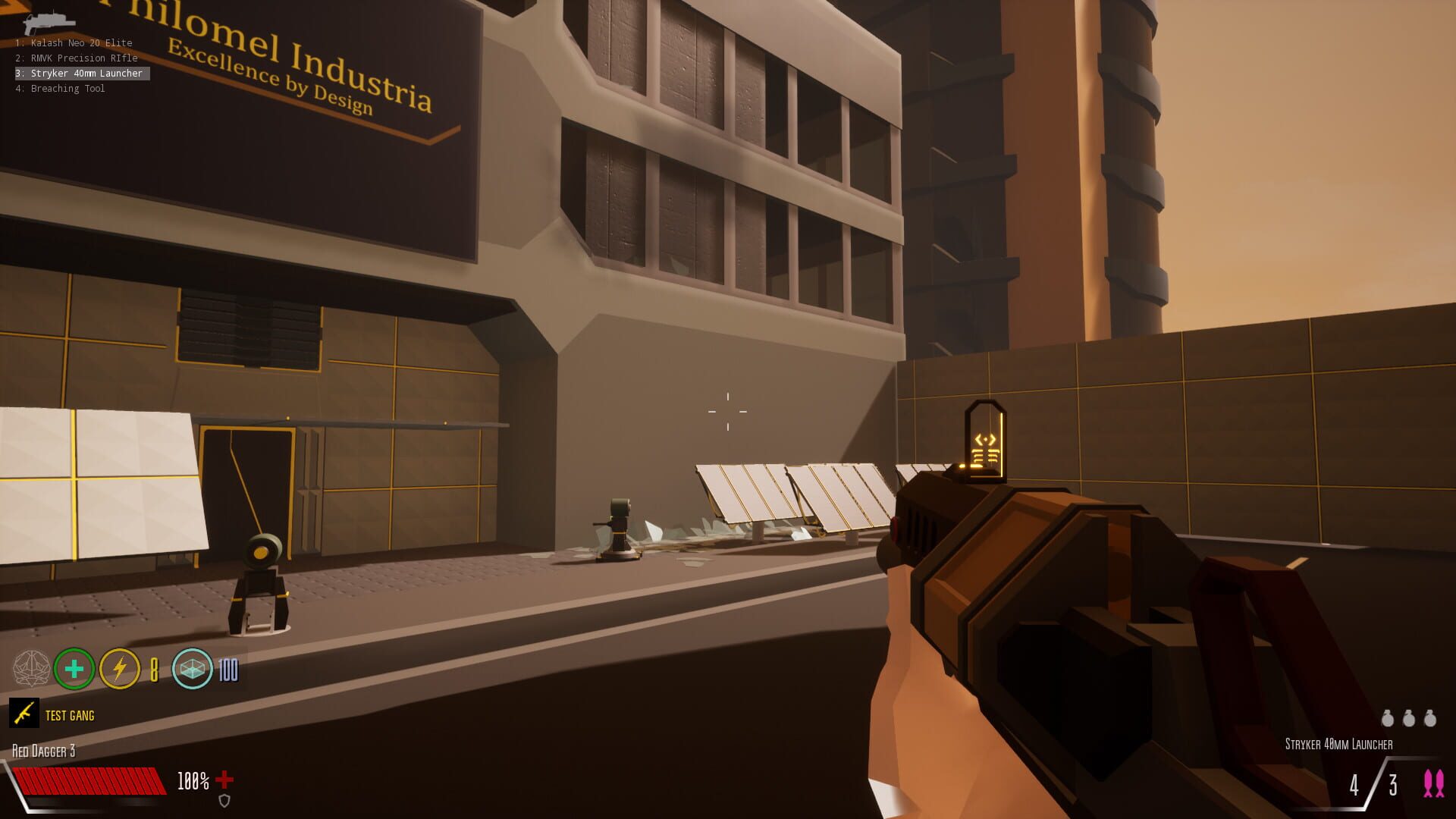Select weapon 4: Breaching Tool

point(61,89)
